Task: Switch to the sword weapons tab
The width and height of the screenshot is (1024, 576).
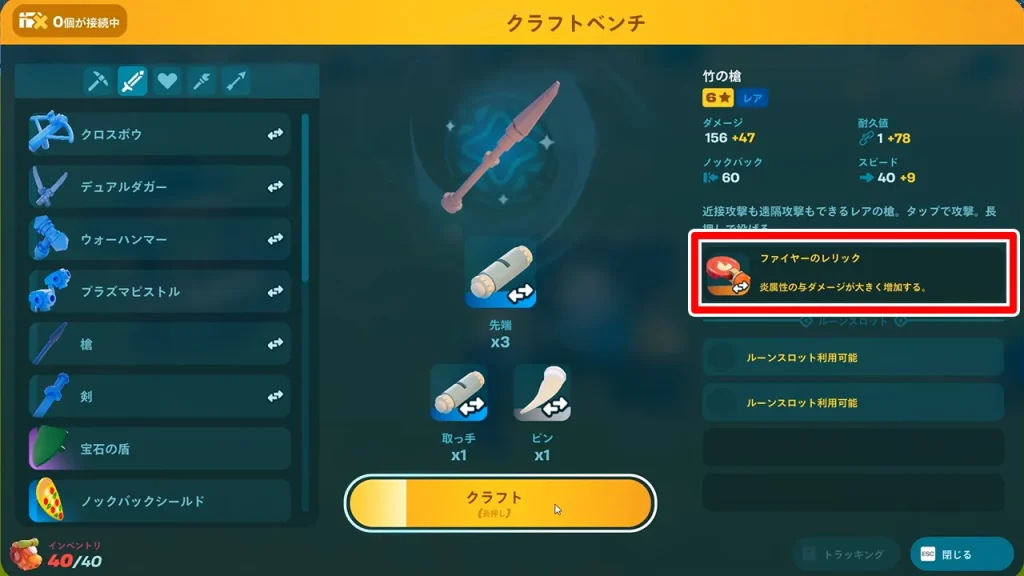Action: coord(133,81)
